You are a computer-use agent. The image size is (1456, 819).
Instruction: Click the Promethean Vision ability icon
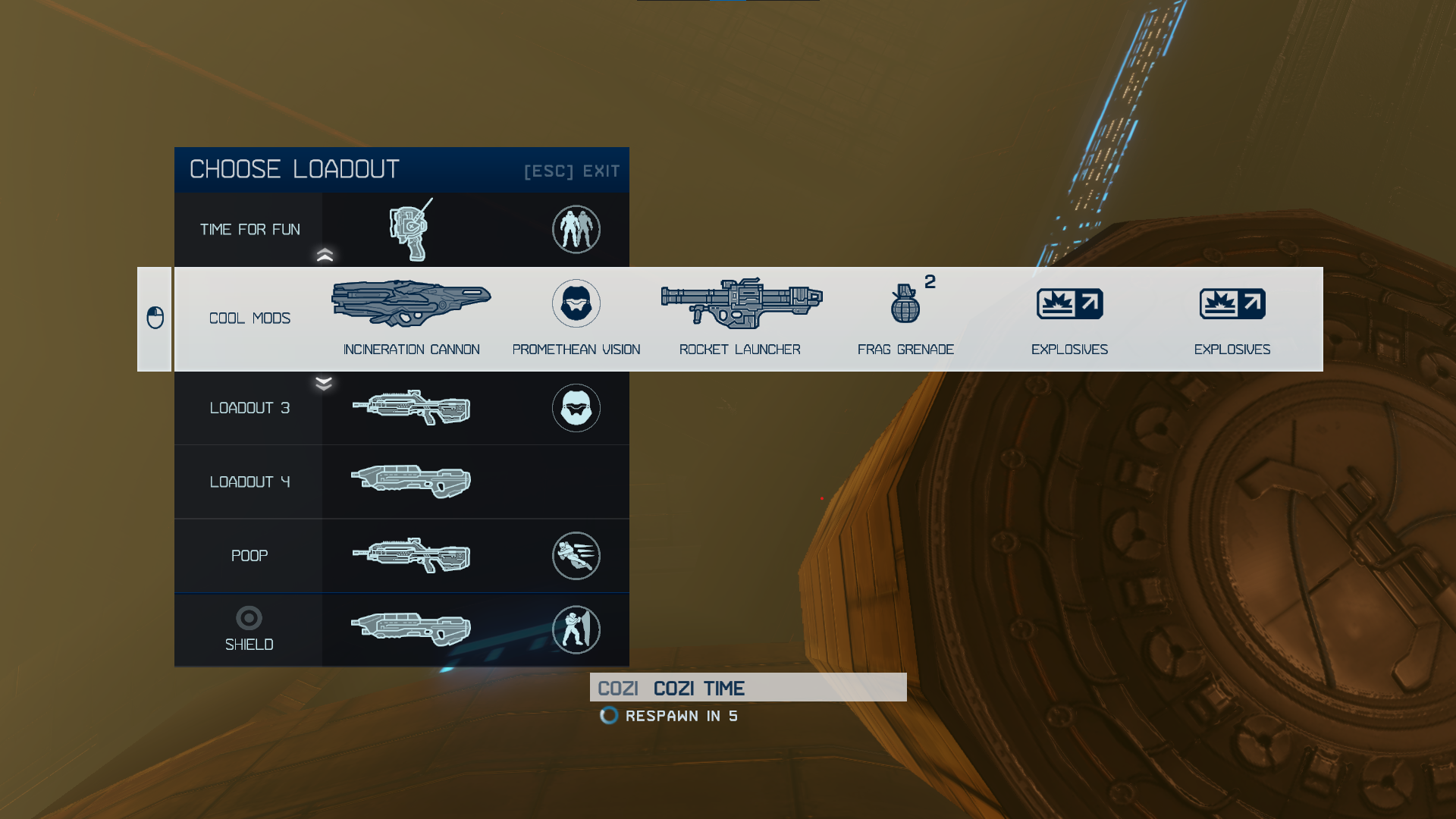point(576,303)
